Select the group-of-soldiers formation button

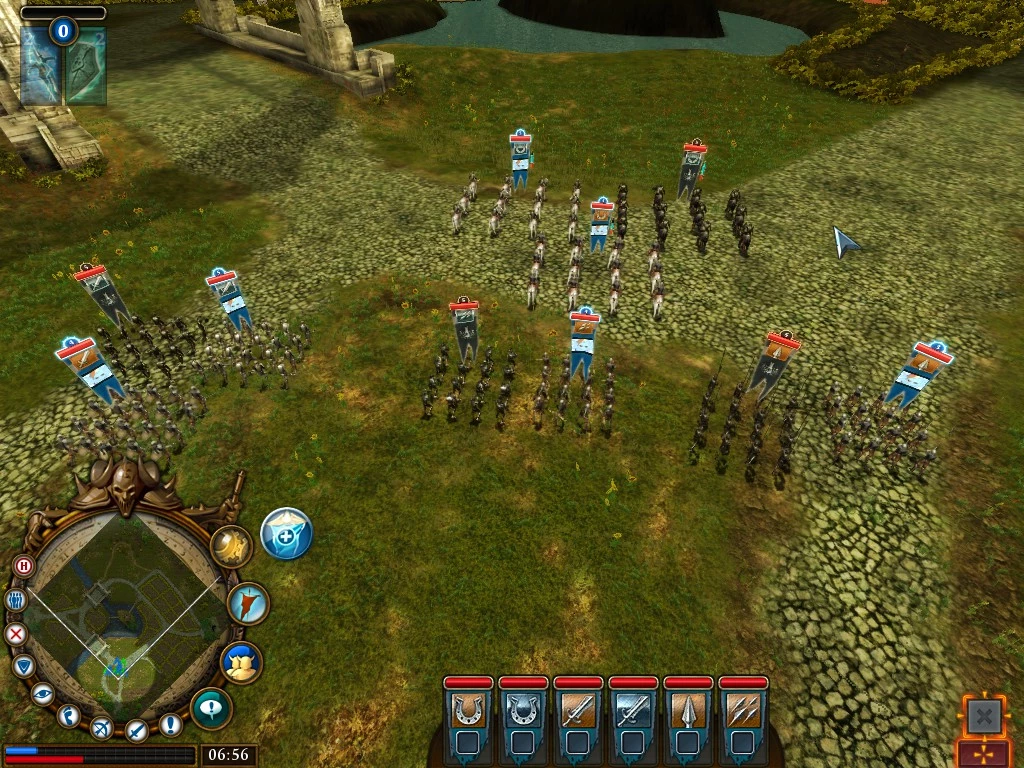(x=15, y=600)
